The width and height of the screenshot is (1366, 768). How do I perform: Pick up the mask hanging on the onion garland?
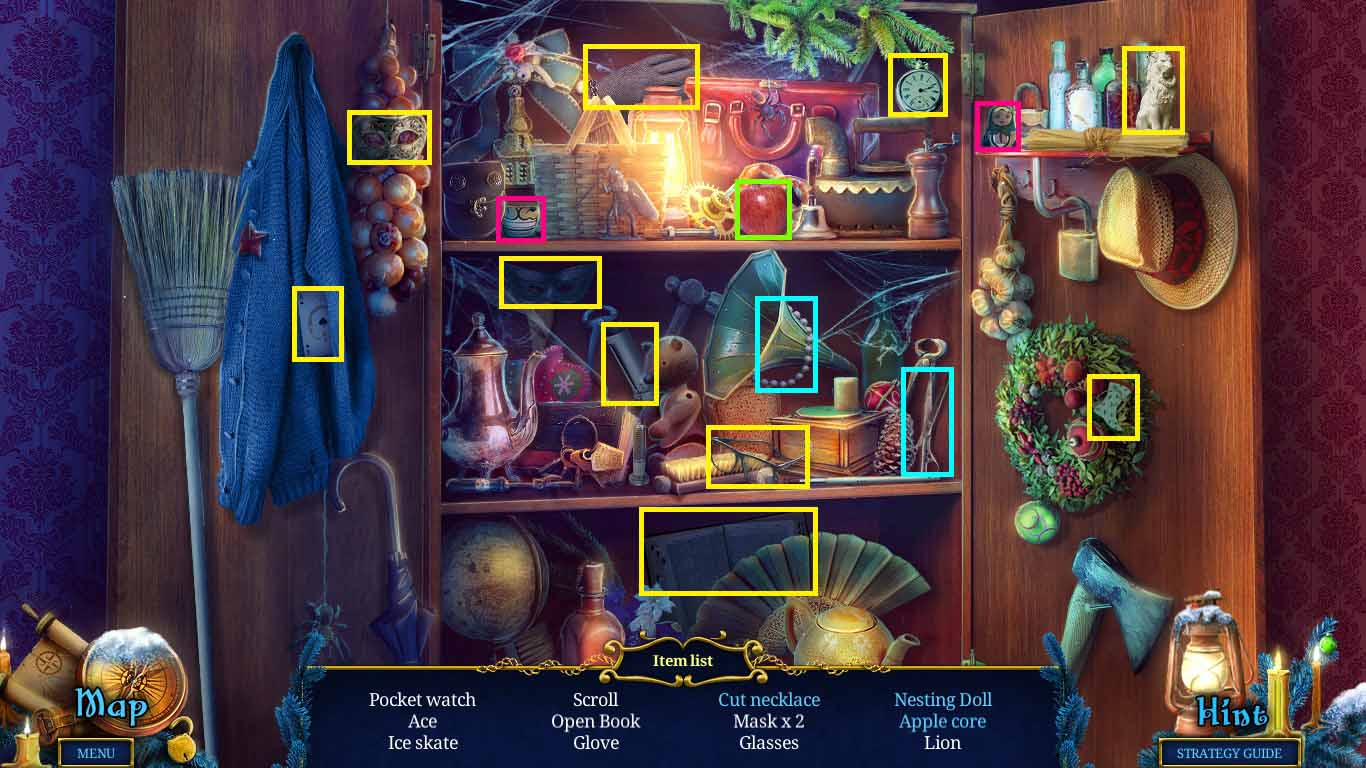coord(388,138)
